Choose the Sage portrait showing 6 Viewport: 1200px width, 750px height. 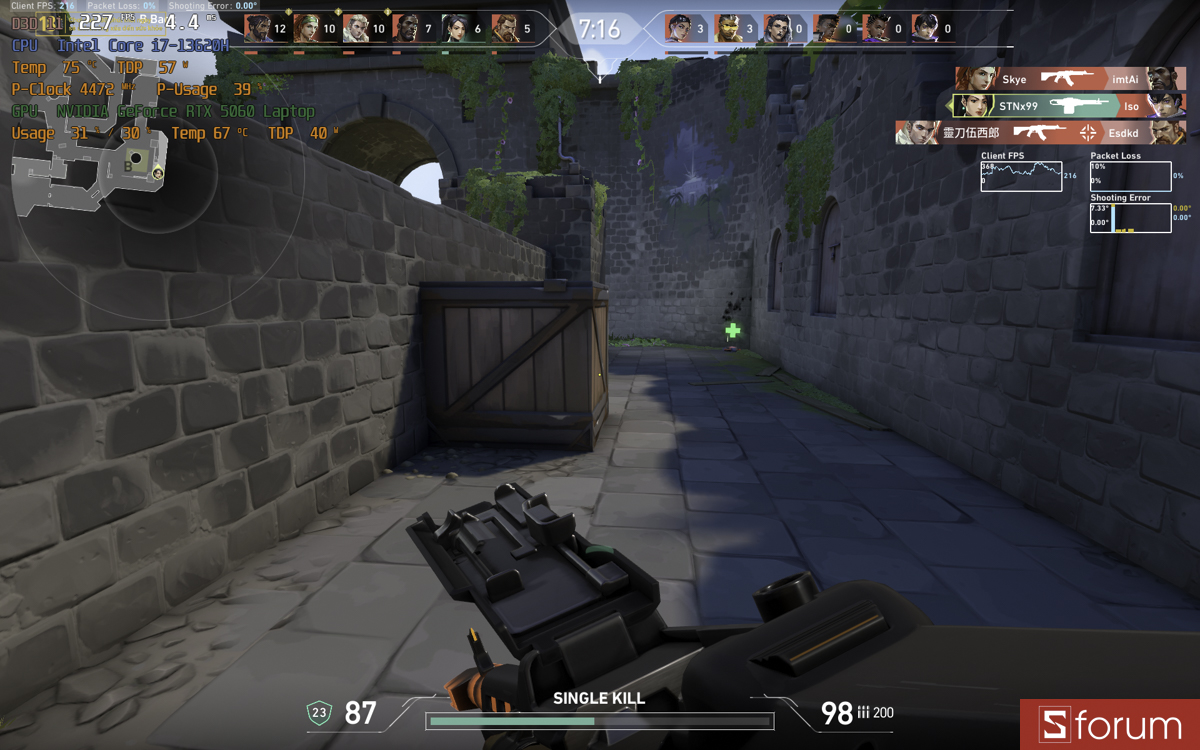click(x=455, y=29)
